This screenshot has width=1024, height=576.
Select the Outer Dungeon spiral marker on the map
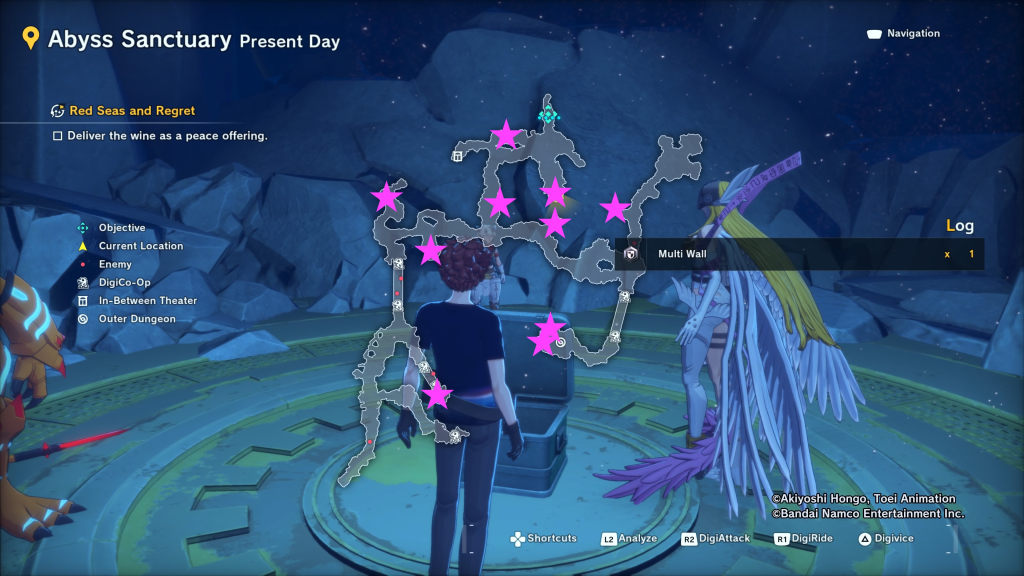(x=561, y=343)
